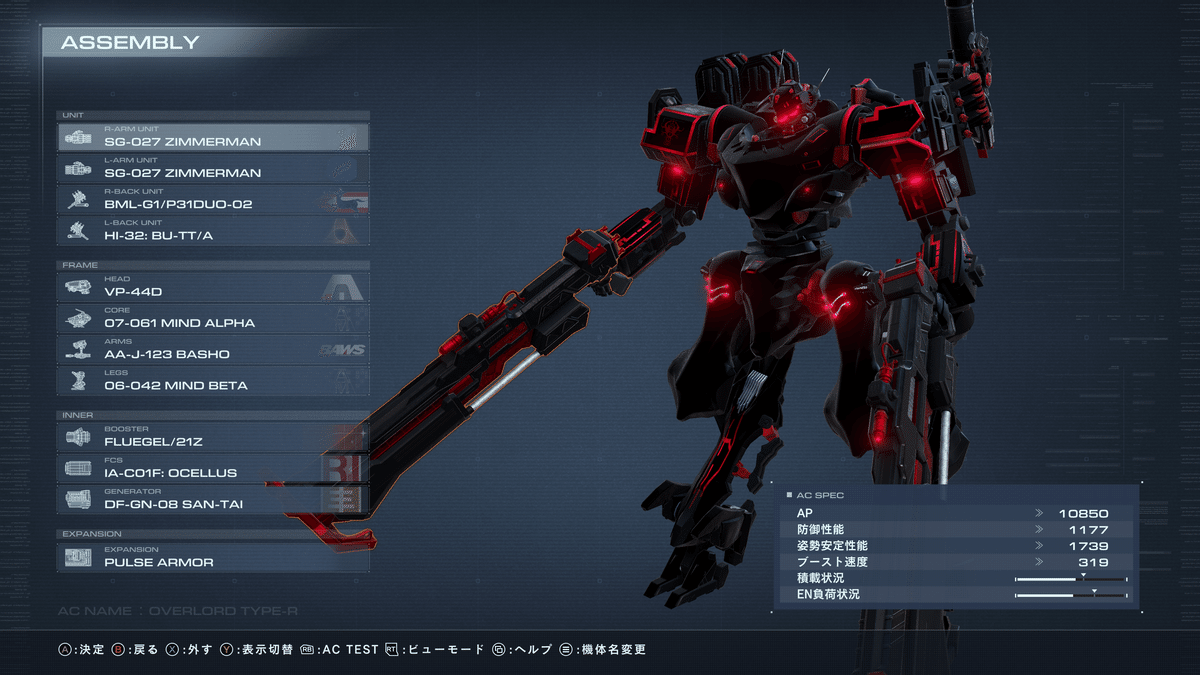Image resolution: width=1200 pixels, height=675 pixels.
Task: Choose the L-BACK UNIT HI-32: BU-TT/A slot
Action: [x=213, y=230]
